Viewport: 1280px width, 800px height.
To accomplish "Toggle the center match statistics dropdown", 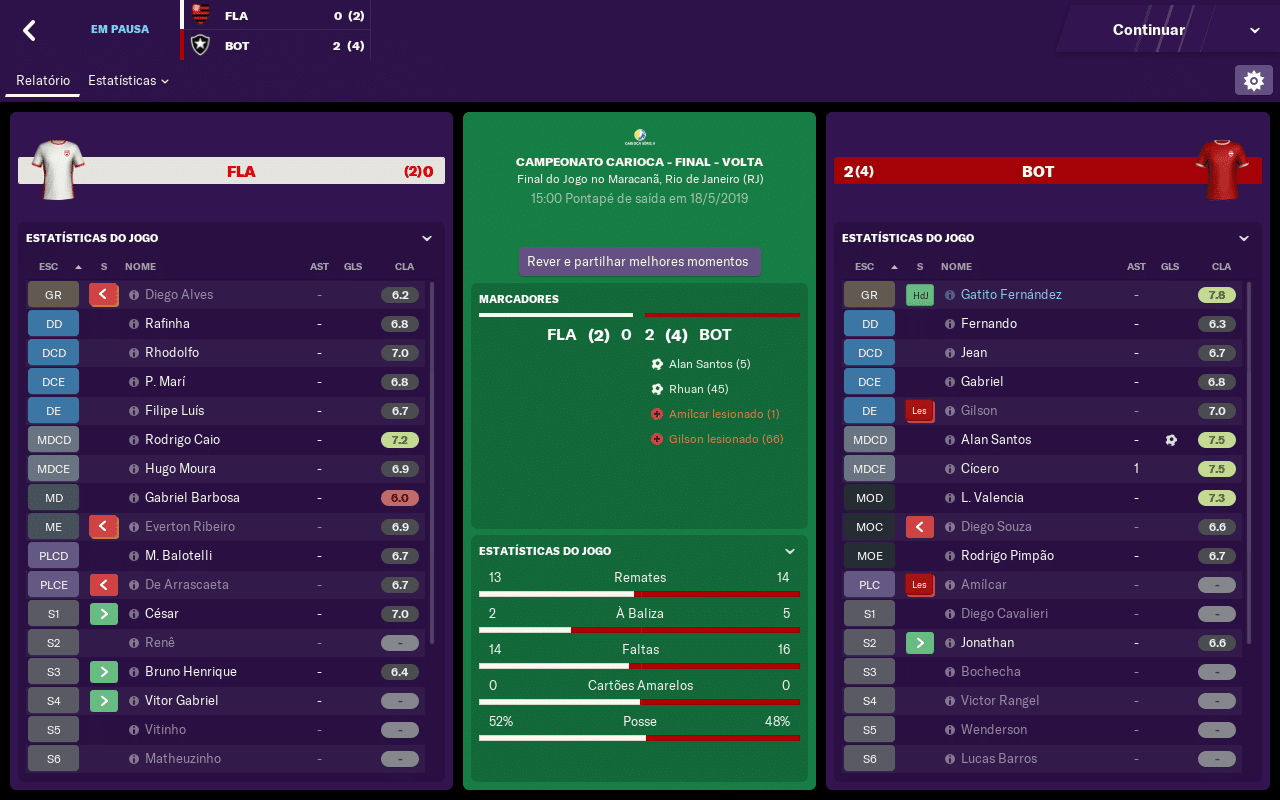I will tap(790, 551).
